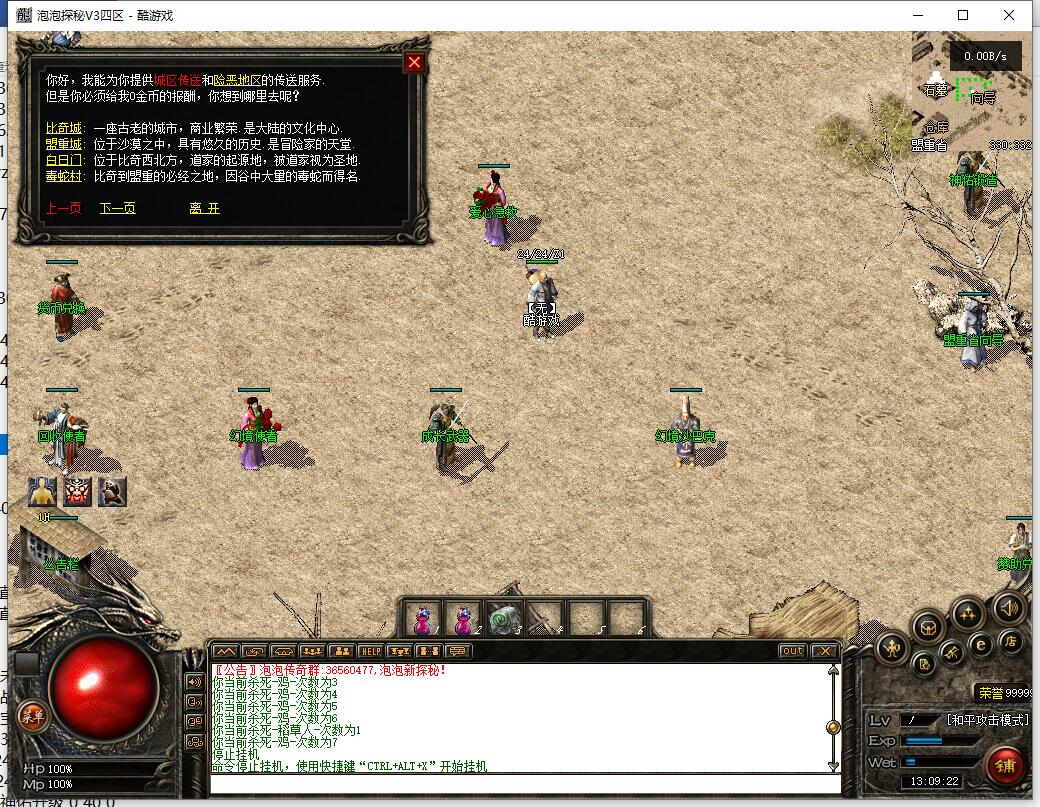This screenshot has height=807, width=1040.
Task: Go to the next page (下一页)
Action: 117,208
